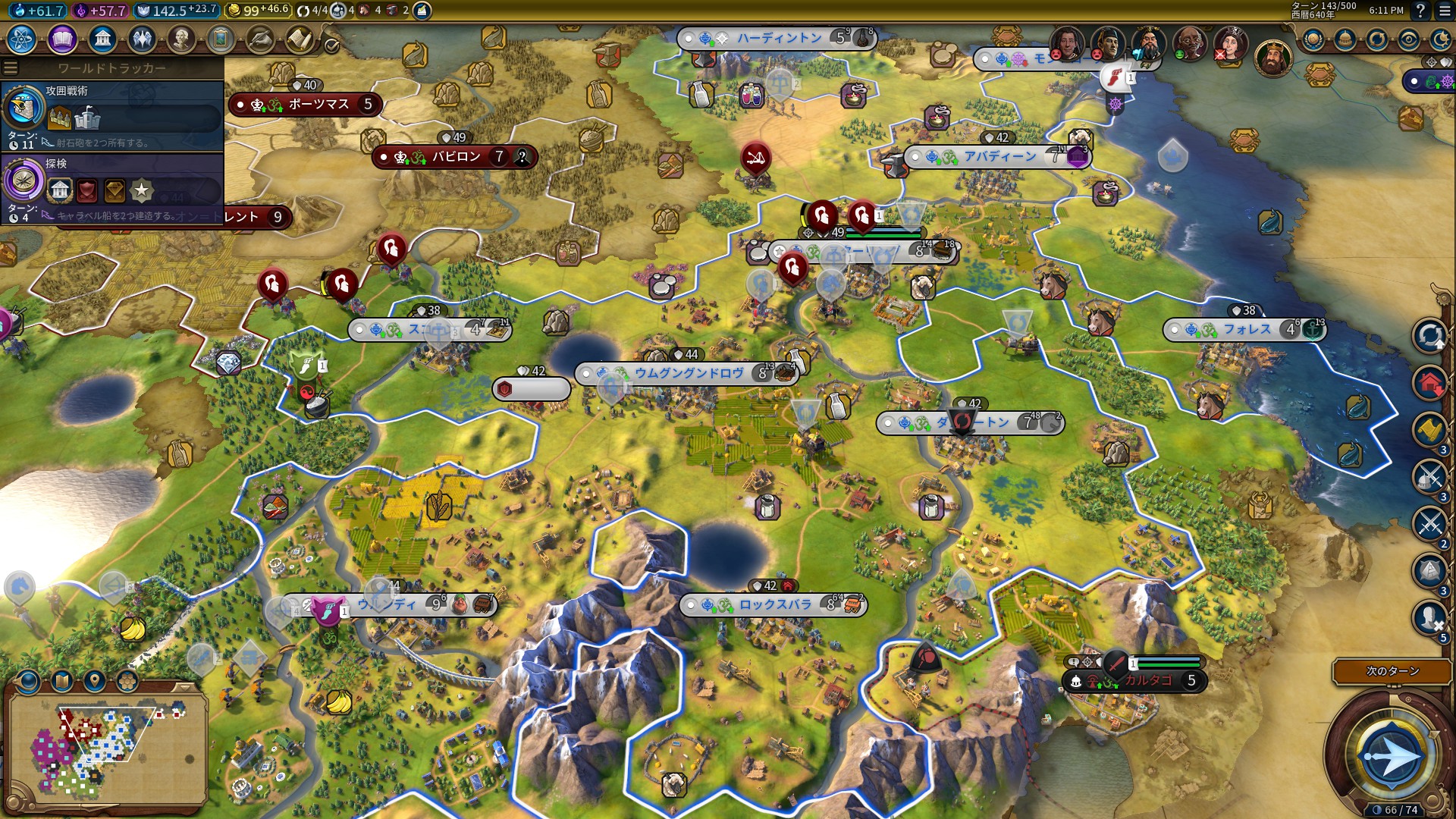The width and height of the screenshot is (1456, 819).
Task: Open the civics tree with the purple book icon
Action: 62,39
